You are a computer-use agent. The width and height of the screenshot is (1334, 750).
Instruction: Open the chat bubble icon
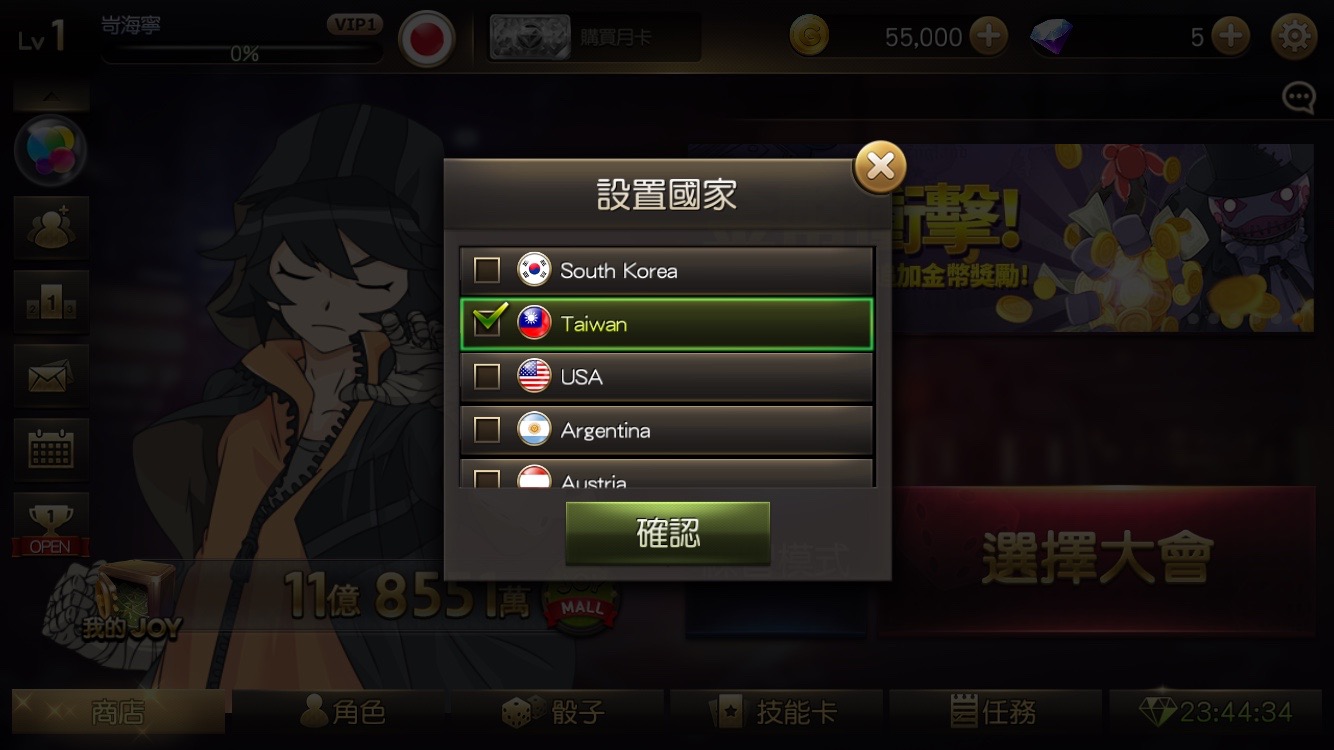pos(1297,97)
